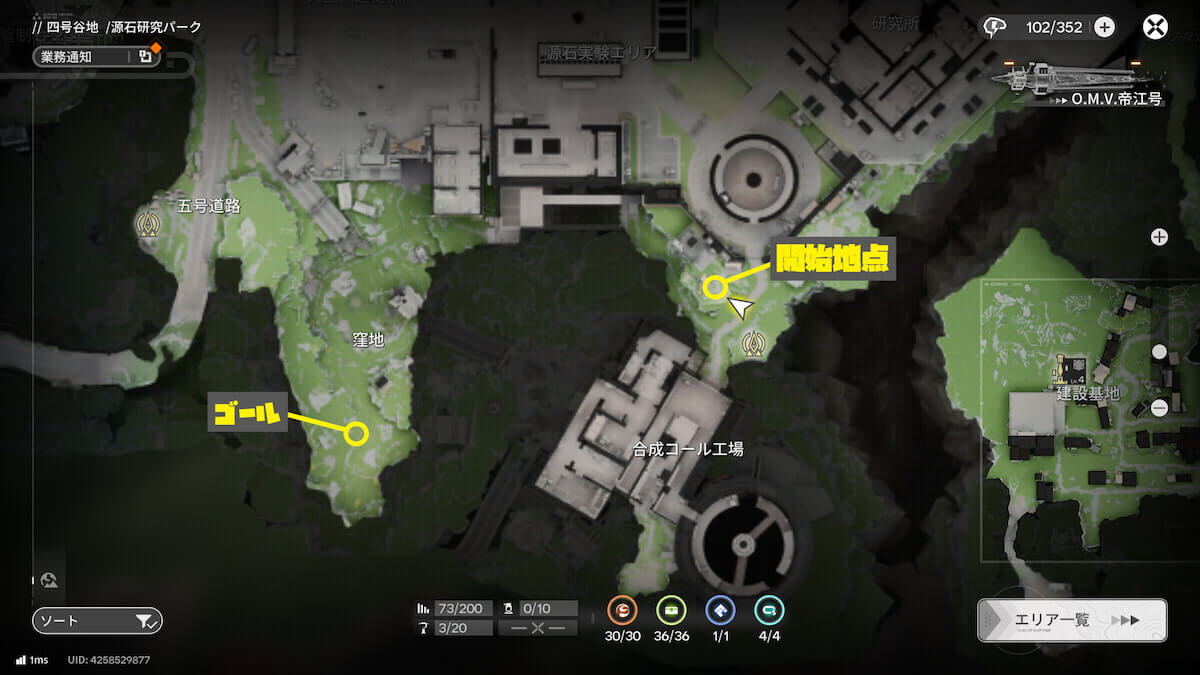The width and height of the screenshot is (1200, 675).
Task: Zoom out the map with the minus button
Action: tap(1159, 408)
